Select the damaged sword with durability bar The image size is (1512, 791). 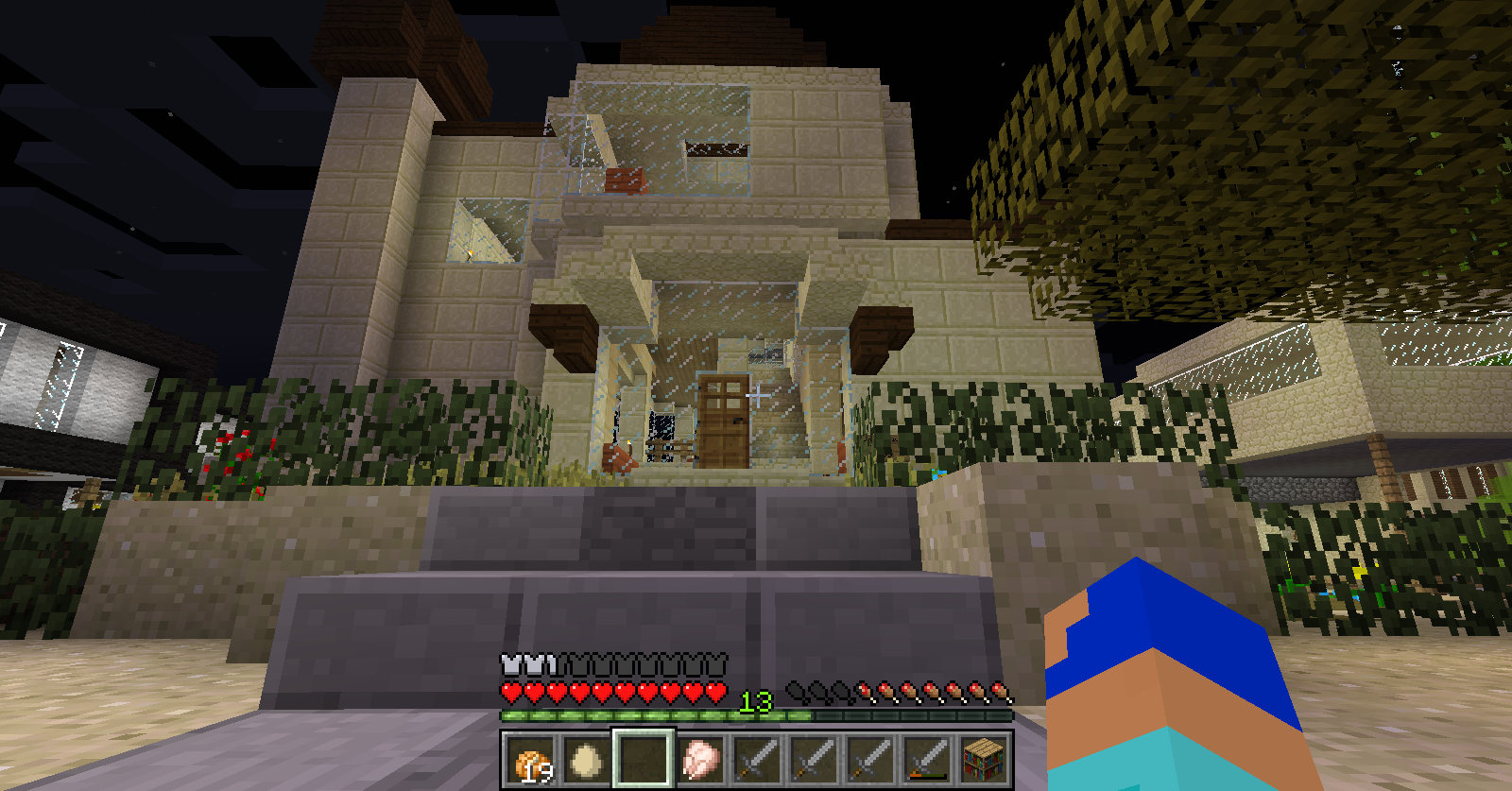pos(927,759)
